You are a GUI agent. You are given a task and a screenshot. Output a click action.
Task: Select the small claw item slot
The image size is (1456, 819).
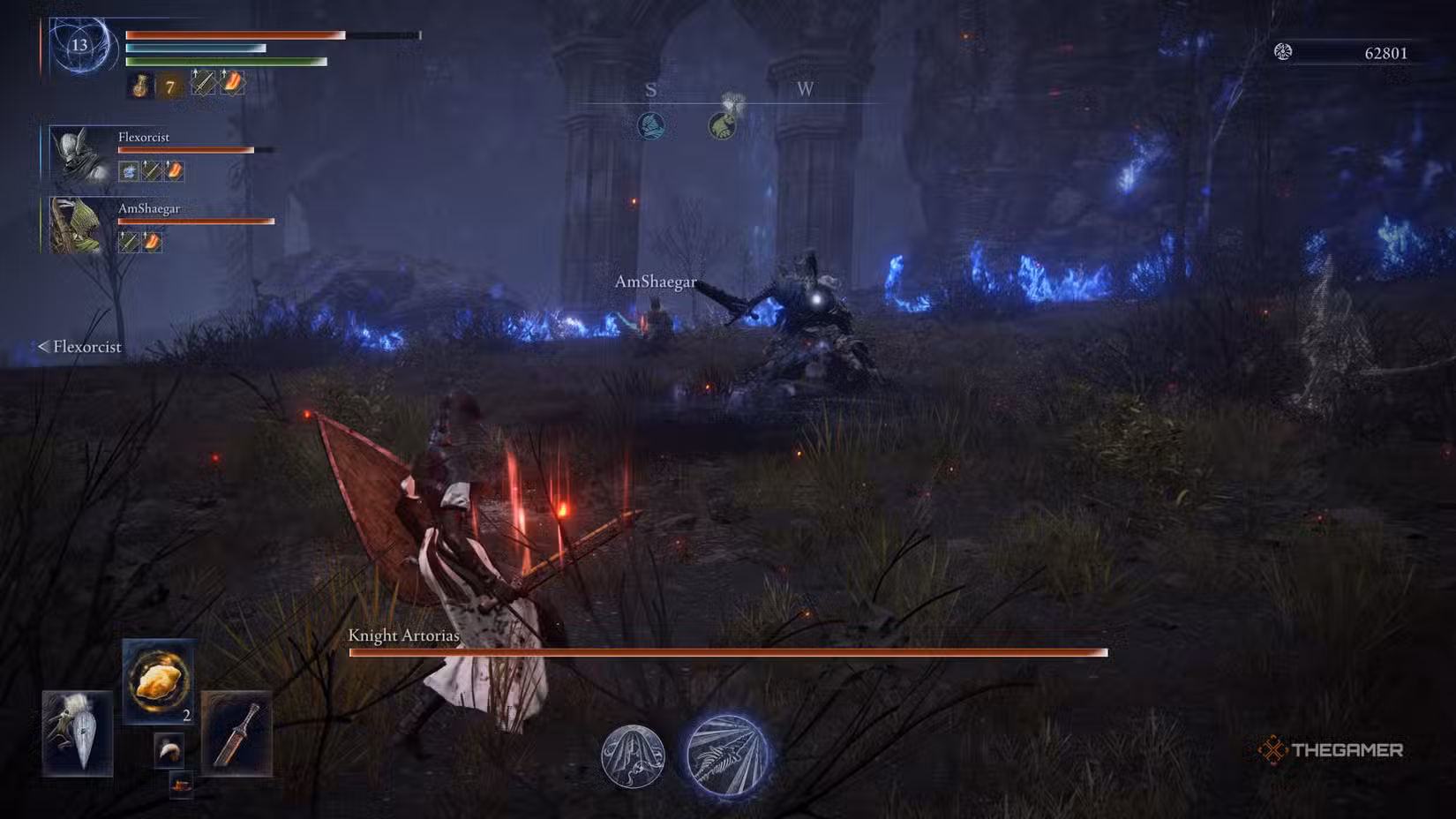click(169, 750)
